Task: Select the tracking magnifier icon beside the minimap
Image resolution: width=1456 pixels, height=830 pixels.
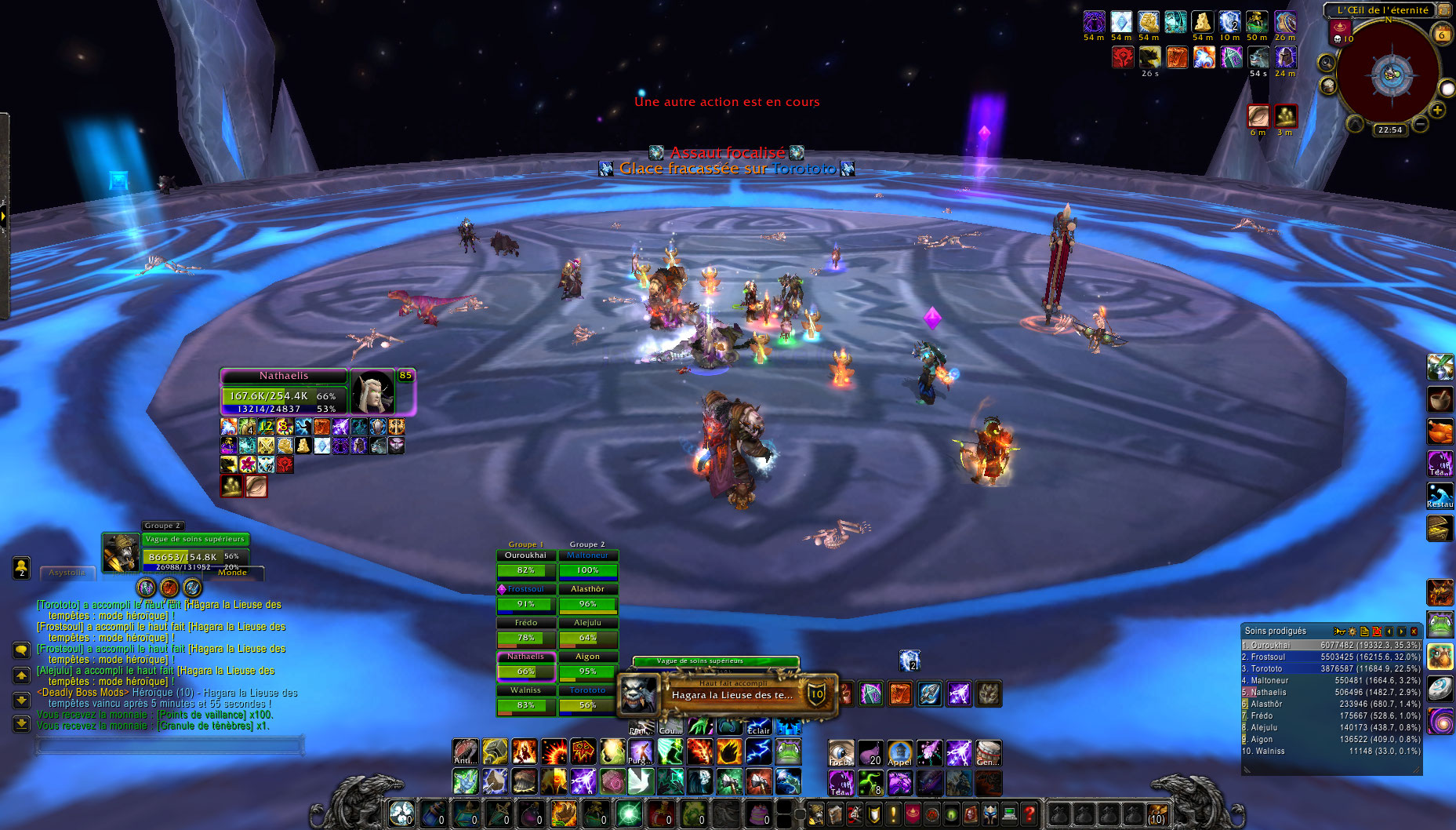Action: 1326,62
